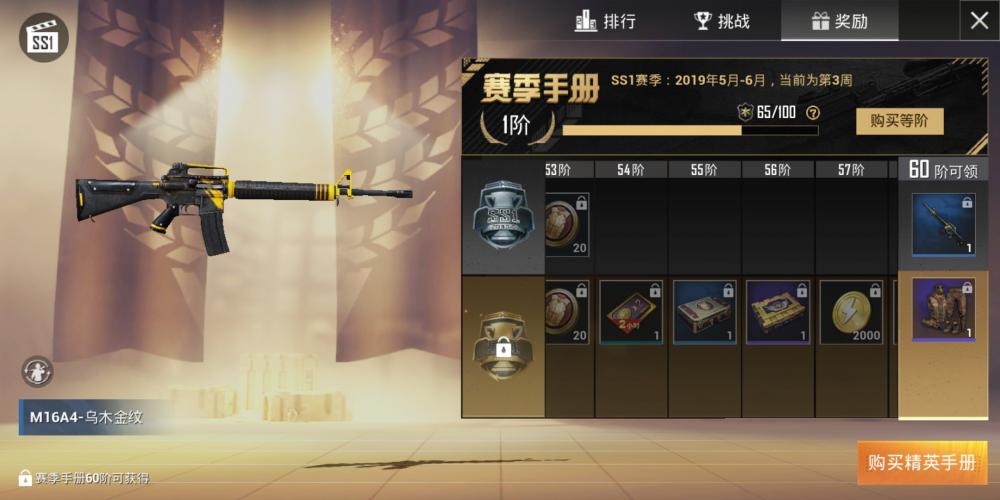The image size is (1000, 500).
Task: View the tier 60 outfit reward
Action: (943, 310)
